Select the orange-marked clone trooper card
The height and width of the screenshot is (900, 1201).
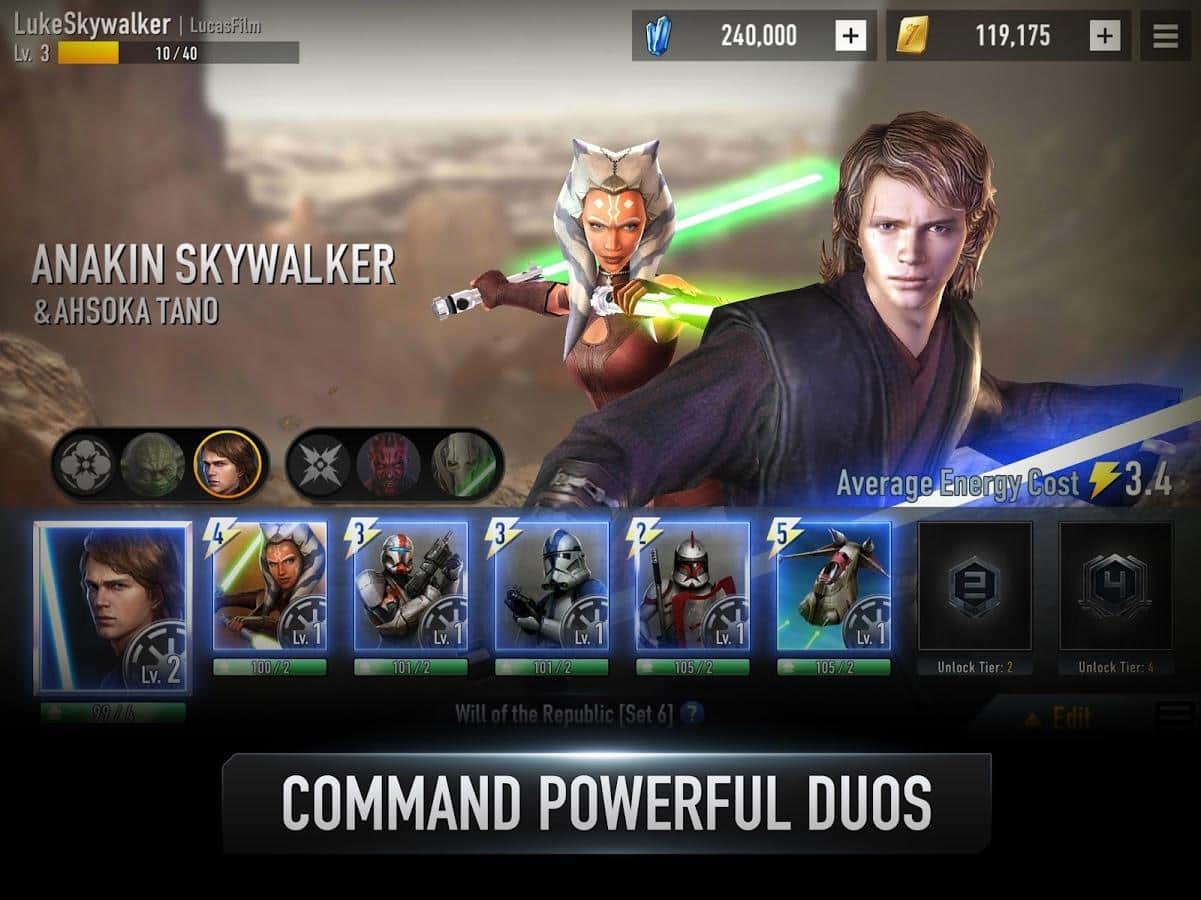411,586
